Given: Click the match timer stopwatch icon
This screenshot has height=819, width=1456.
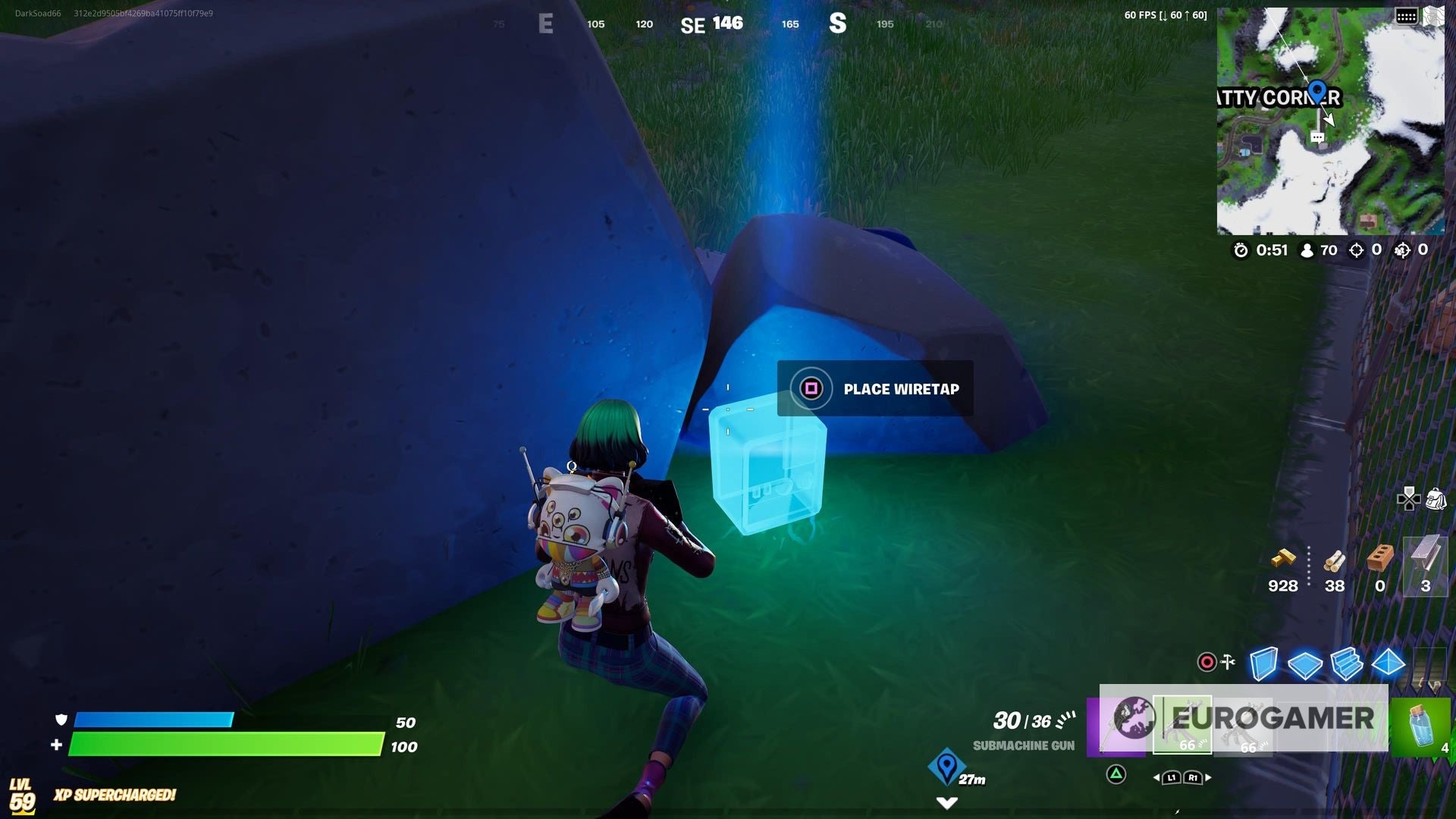Looking at the screenshot, I should point(1241,250).
